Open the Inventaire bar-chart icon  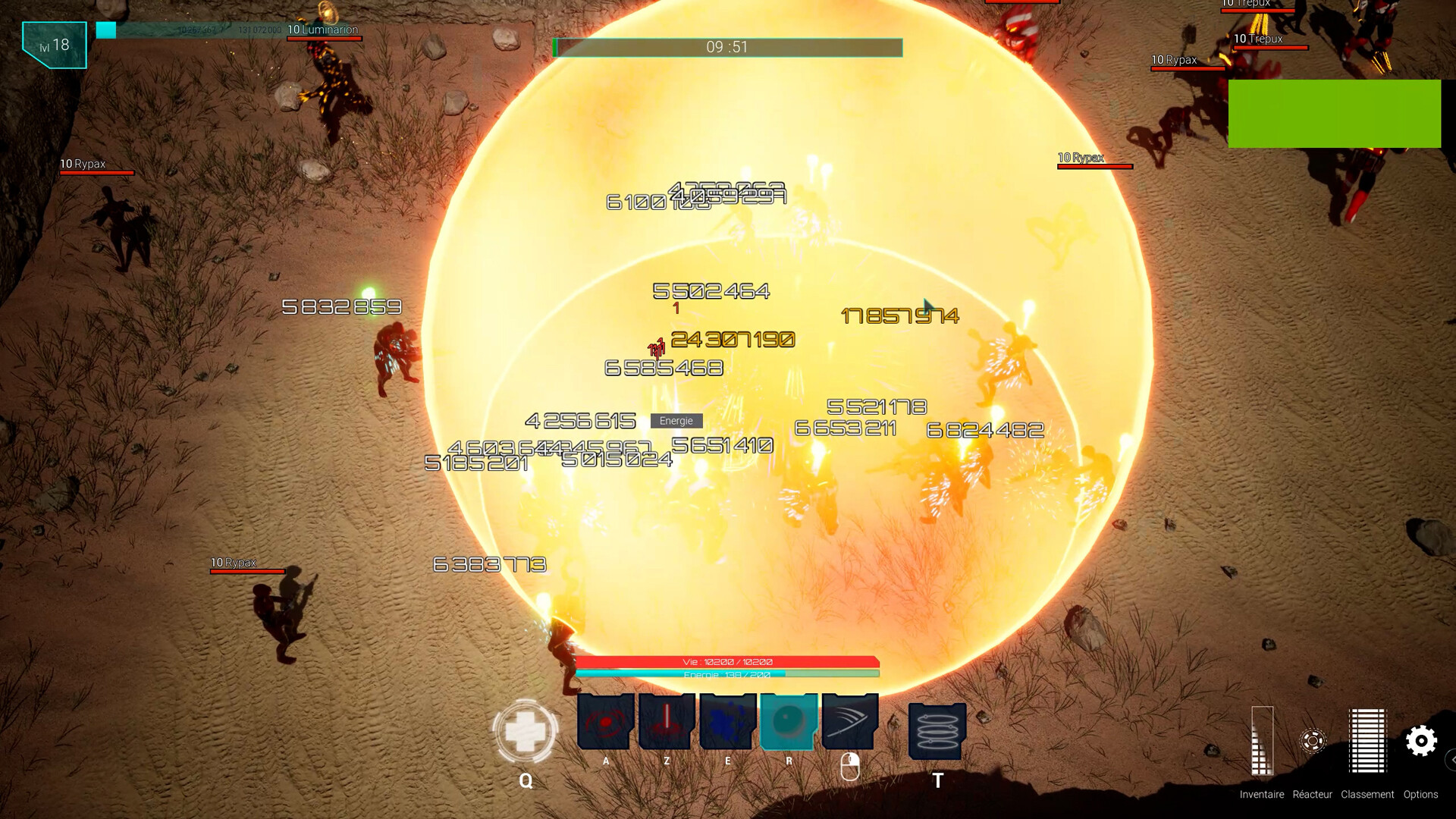pyautogui.click(x=1262, y=741)
